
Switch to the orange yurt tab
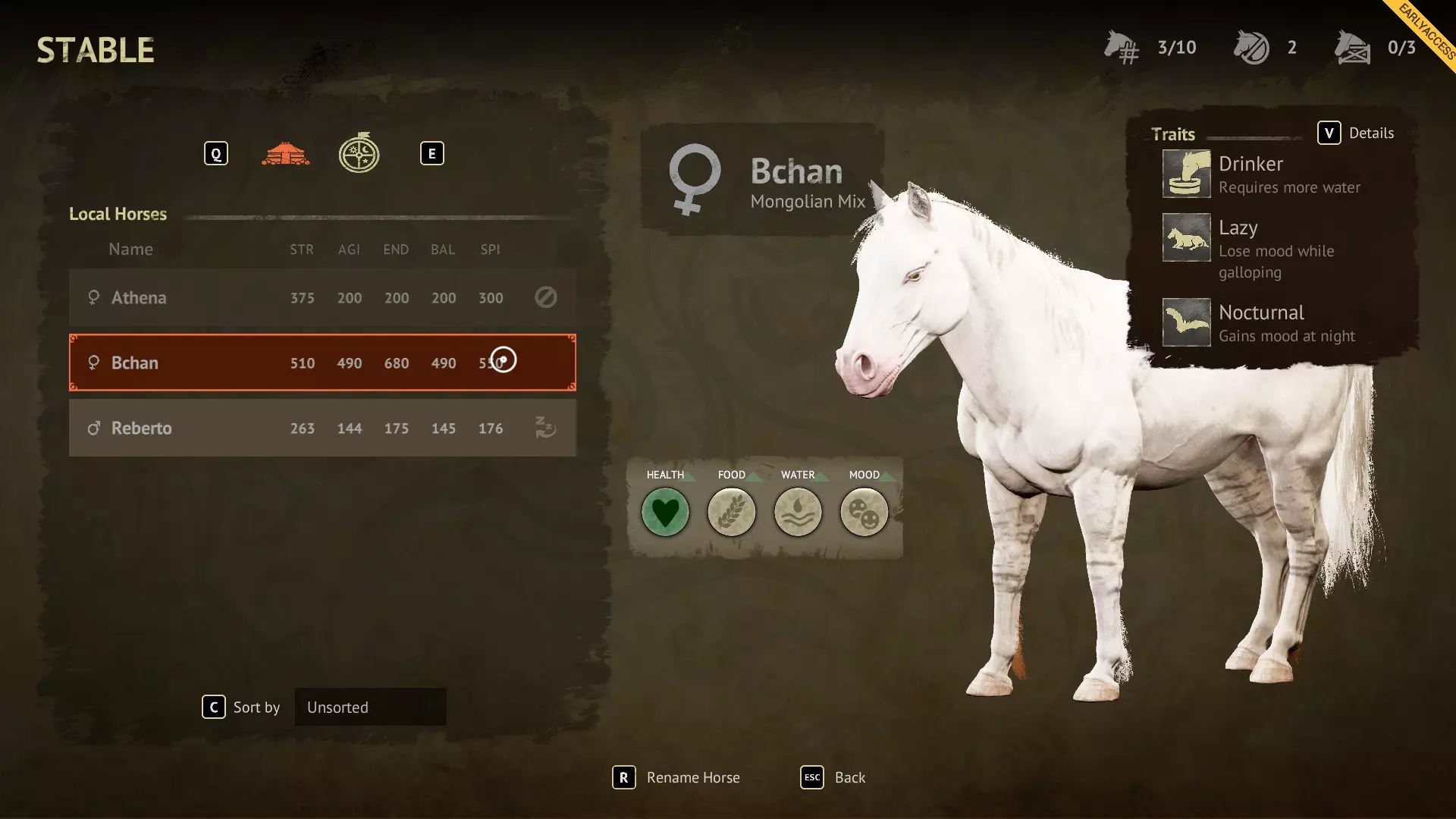[x=285, y=154]
